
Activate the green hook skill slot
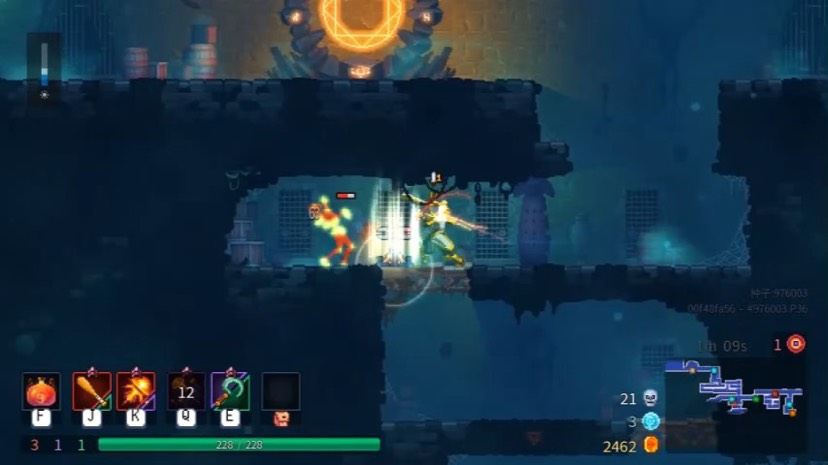click(230, 391)
